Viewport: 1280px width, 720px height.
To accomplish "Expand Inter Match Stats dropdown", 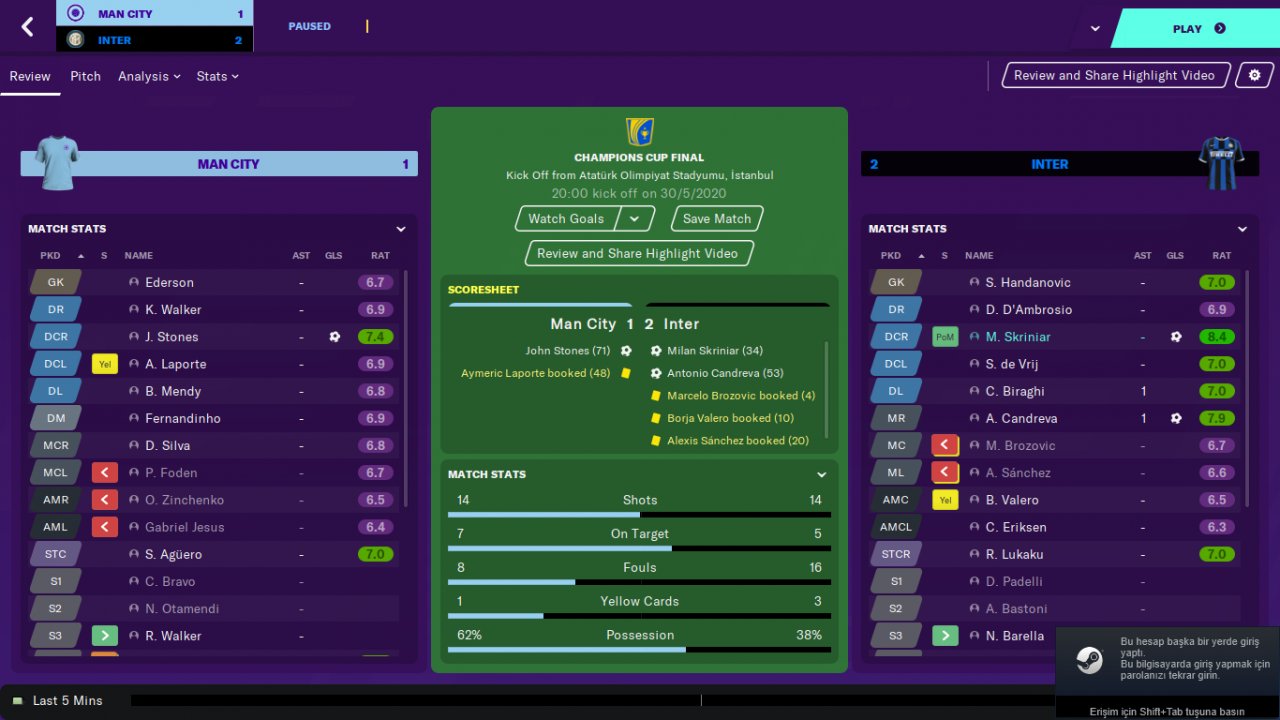I will coord(1242,229).
